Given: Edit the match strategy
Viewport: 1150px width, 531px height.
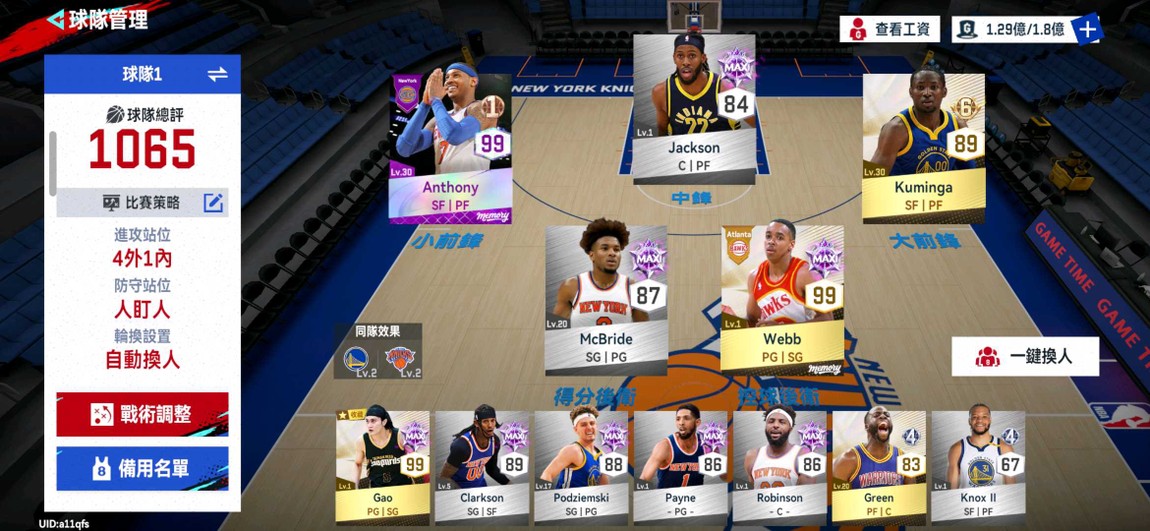Looking at the screenshot, I should 213,203.
